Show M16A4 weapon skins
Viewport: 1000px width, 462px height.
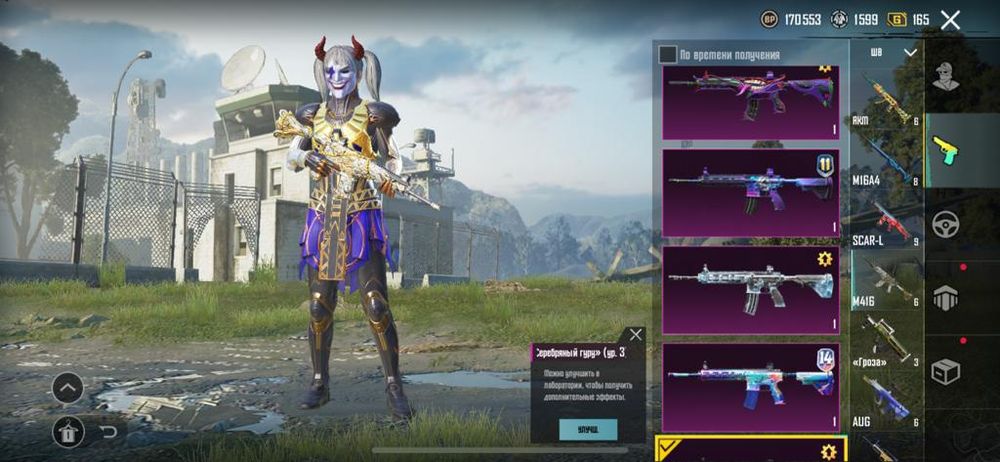(x=887, y=160)
